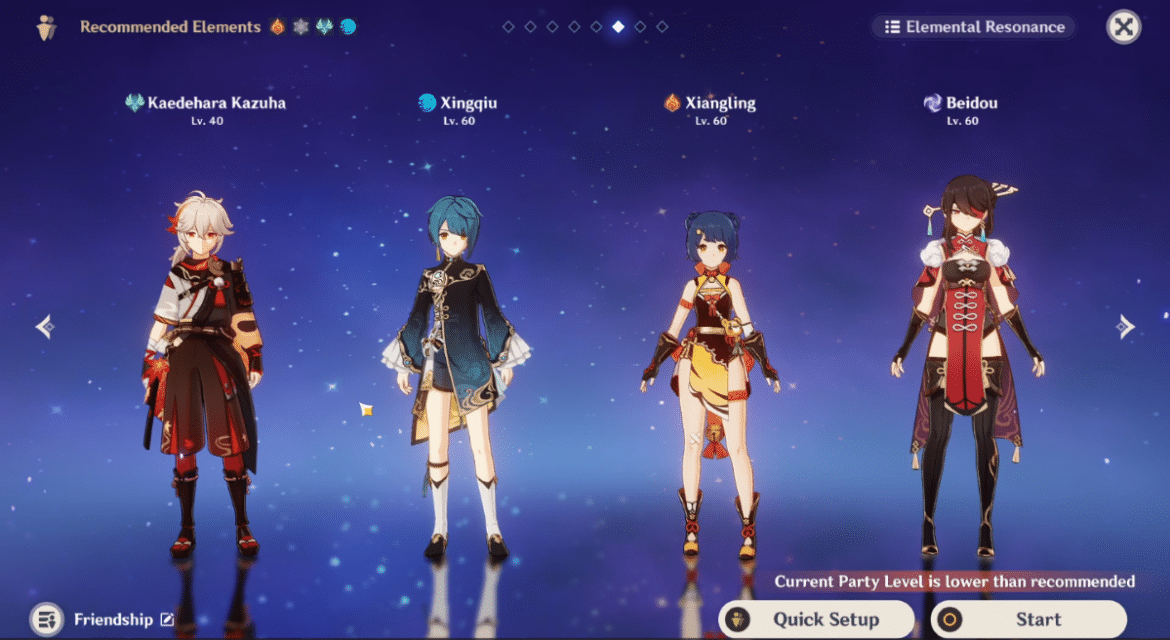Image resolution: width=1170 pixels, height=640 pixels.
Task: Jump to the last party page dot
Action: [662, 27]
